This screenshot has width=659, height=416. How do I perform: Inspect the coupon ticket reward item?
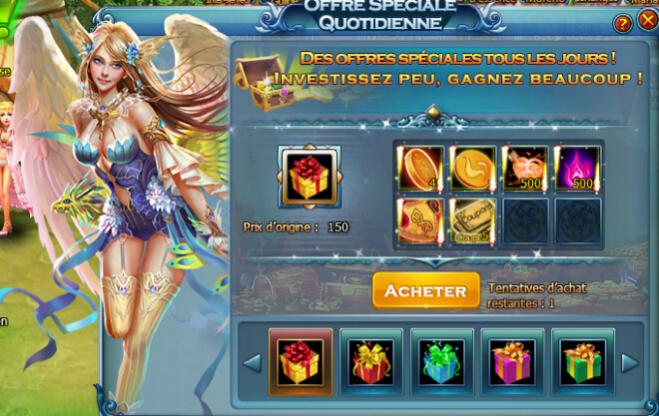tap(472, 220)
